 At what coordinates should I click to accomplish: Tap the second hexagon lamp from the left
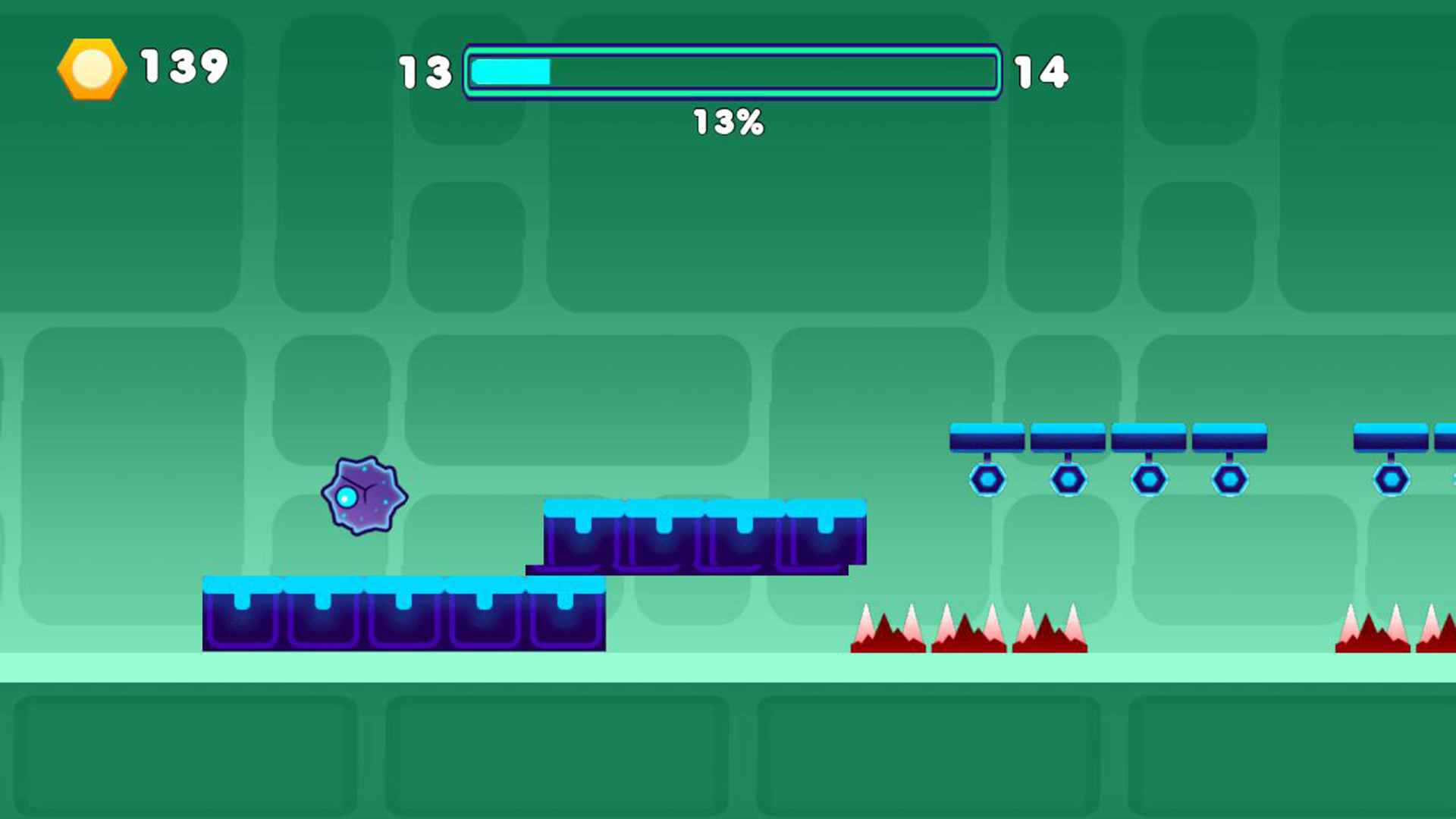tap(1068, 478)
